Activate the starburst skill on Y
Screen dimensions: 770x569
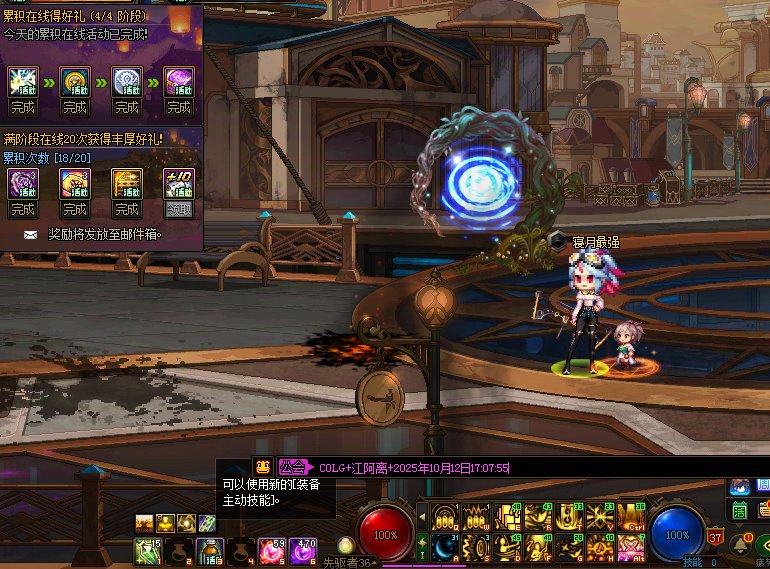(x=601, y=515)
